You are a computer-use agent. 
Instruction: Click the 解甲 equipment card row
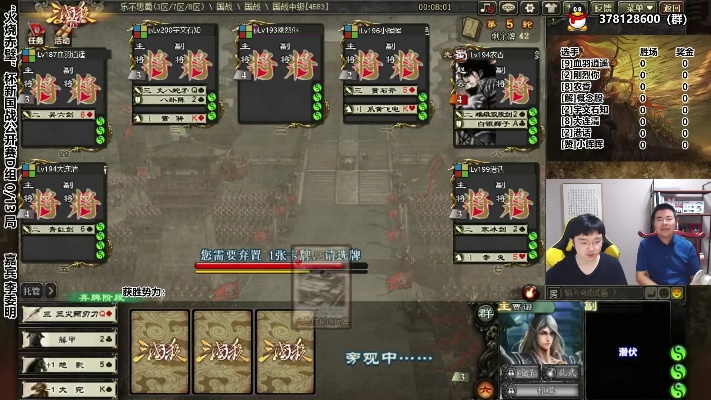pos(68,339)
